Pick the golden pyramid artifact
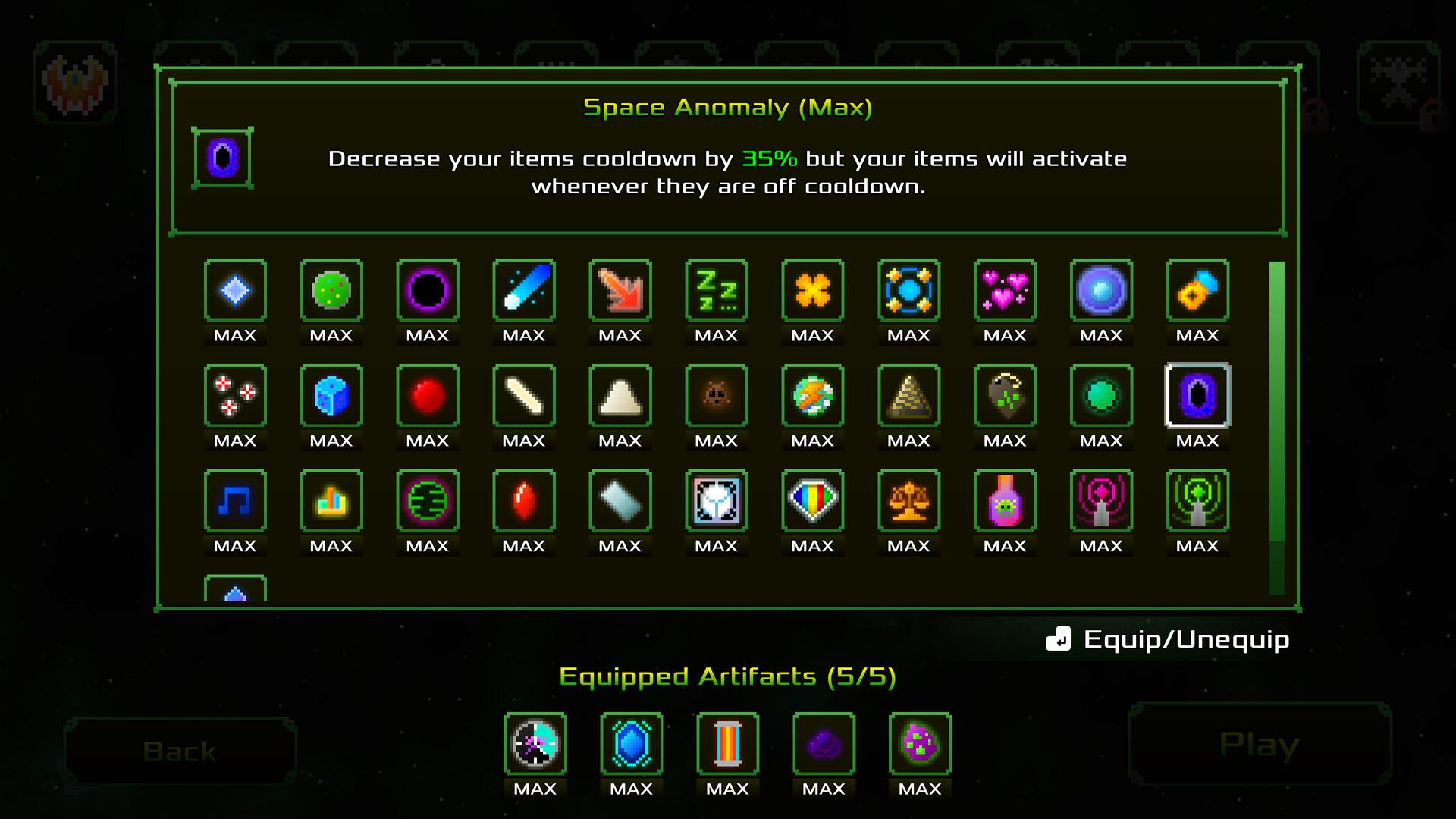The width and height of the screenshot is (1456, 819). coord(908,396)
